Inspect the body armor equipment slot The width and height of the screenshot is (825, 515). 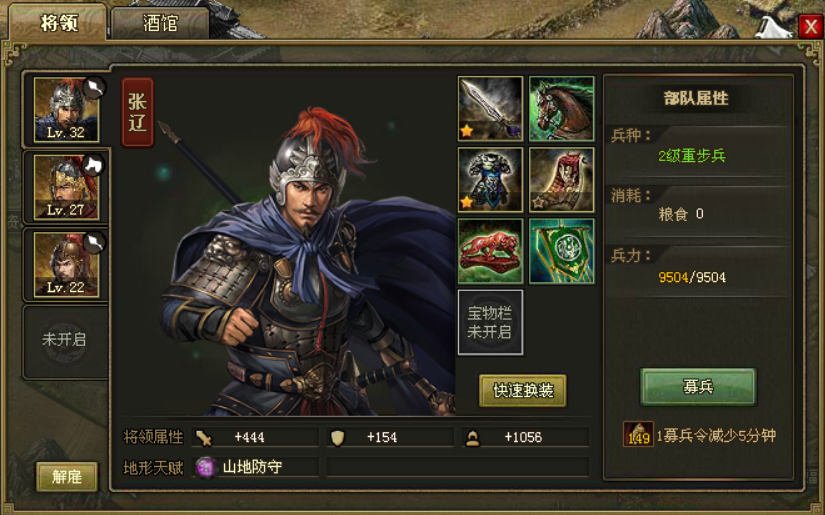490,180
